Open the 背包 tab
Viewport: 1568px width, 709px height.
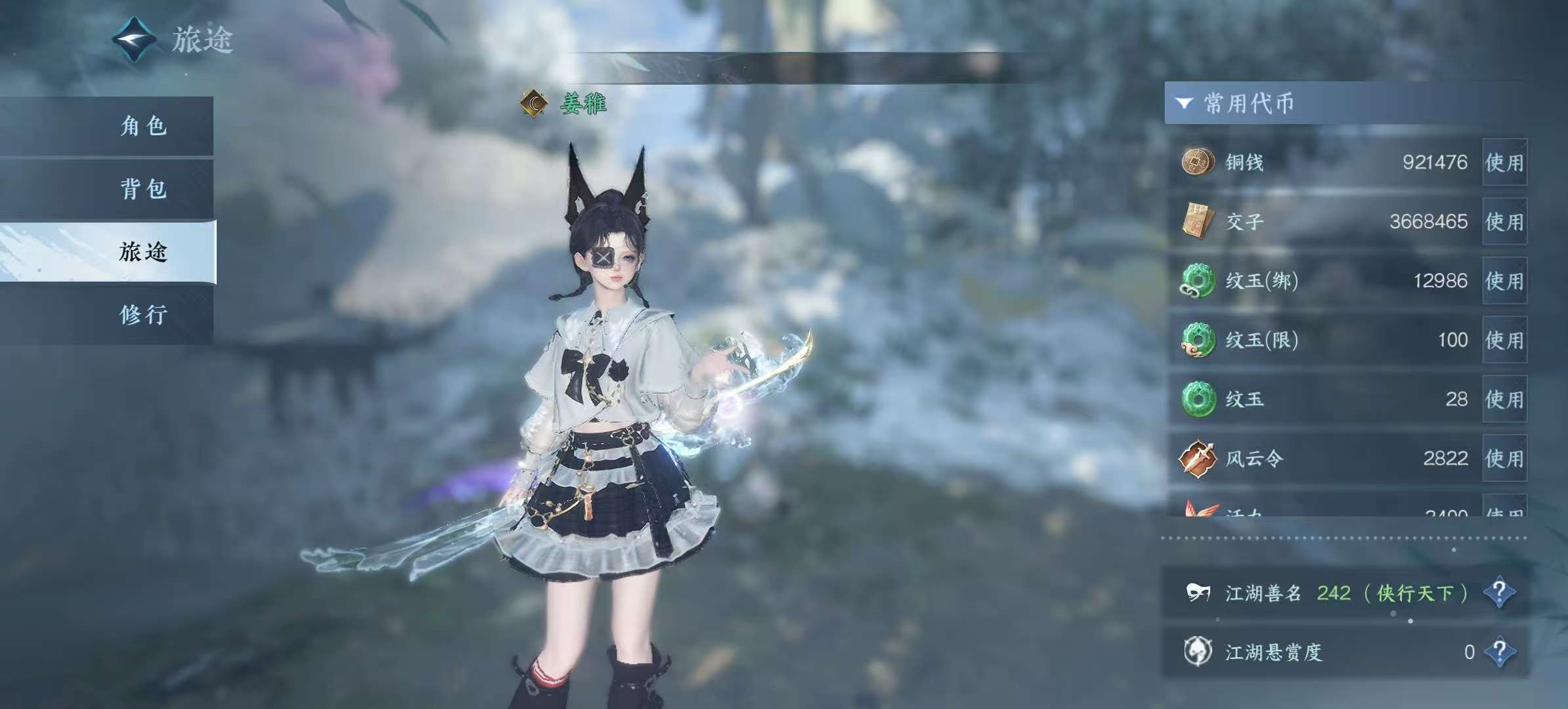pos(143,189)
